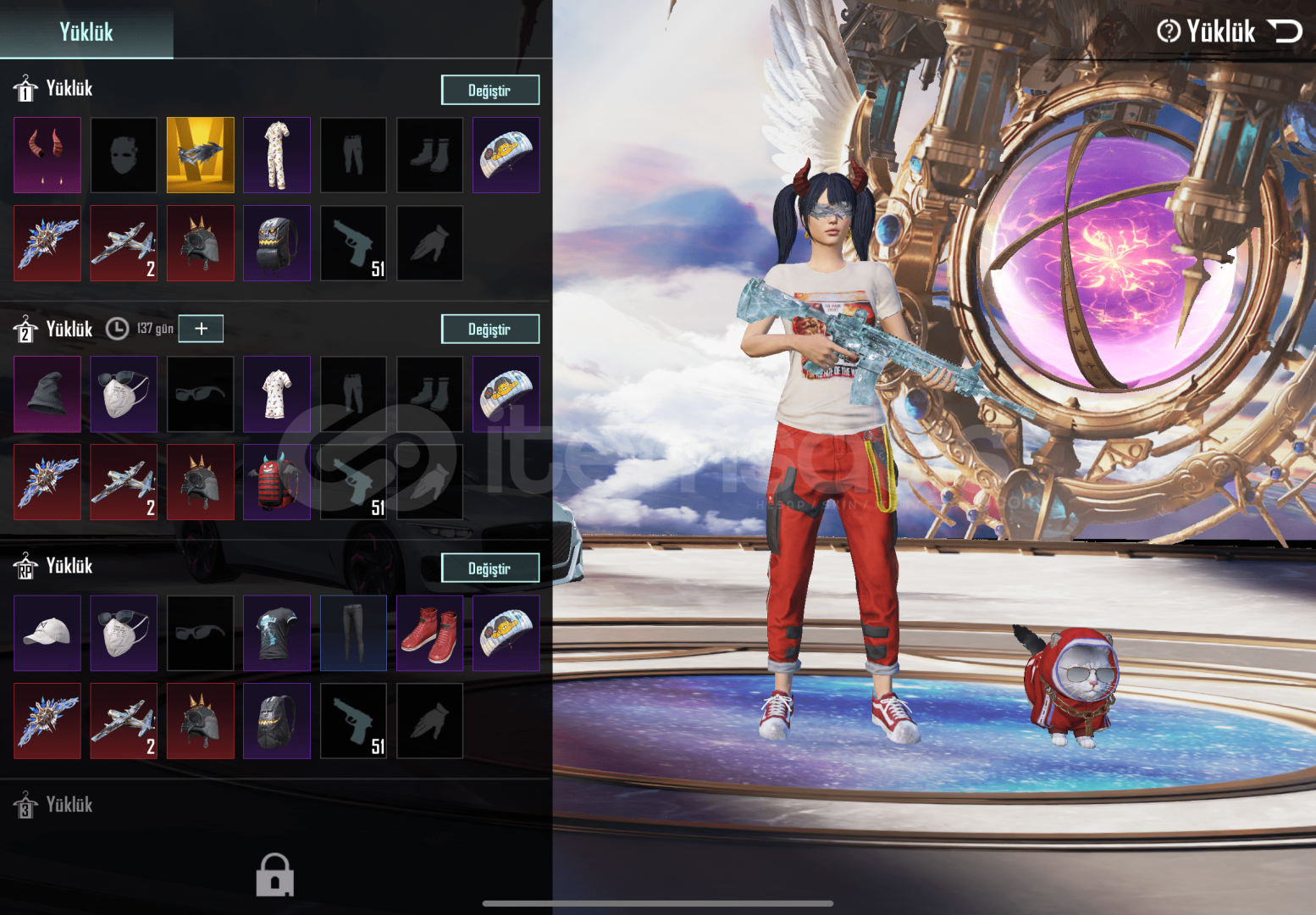This screenshot has height=915, width=1316.
Task: Click Değiştir for the RP loadout
Action: pos(489,568)
